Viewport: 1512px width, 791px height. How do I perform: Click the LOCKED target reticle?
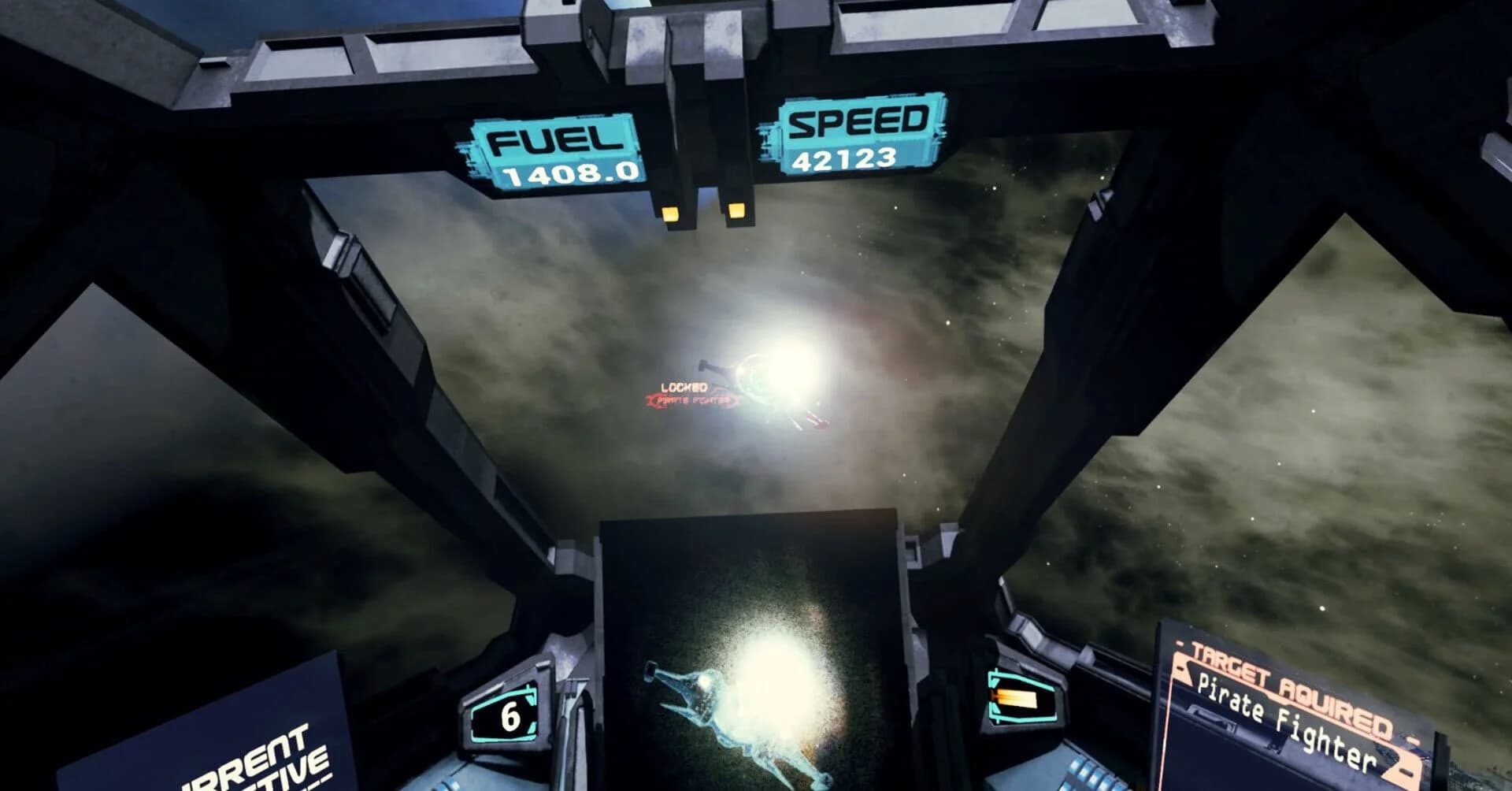tap(684, 384)
